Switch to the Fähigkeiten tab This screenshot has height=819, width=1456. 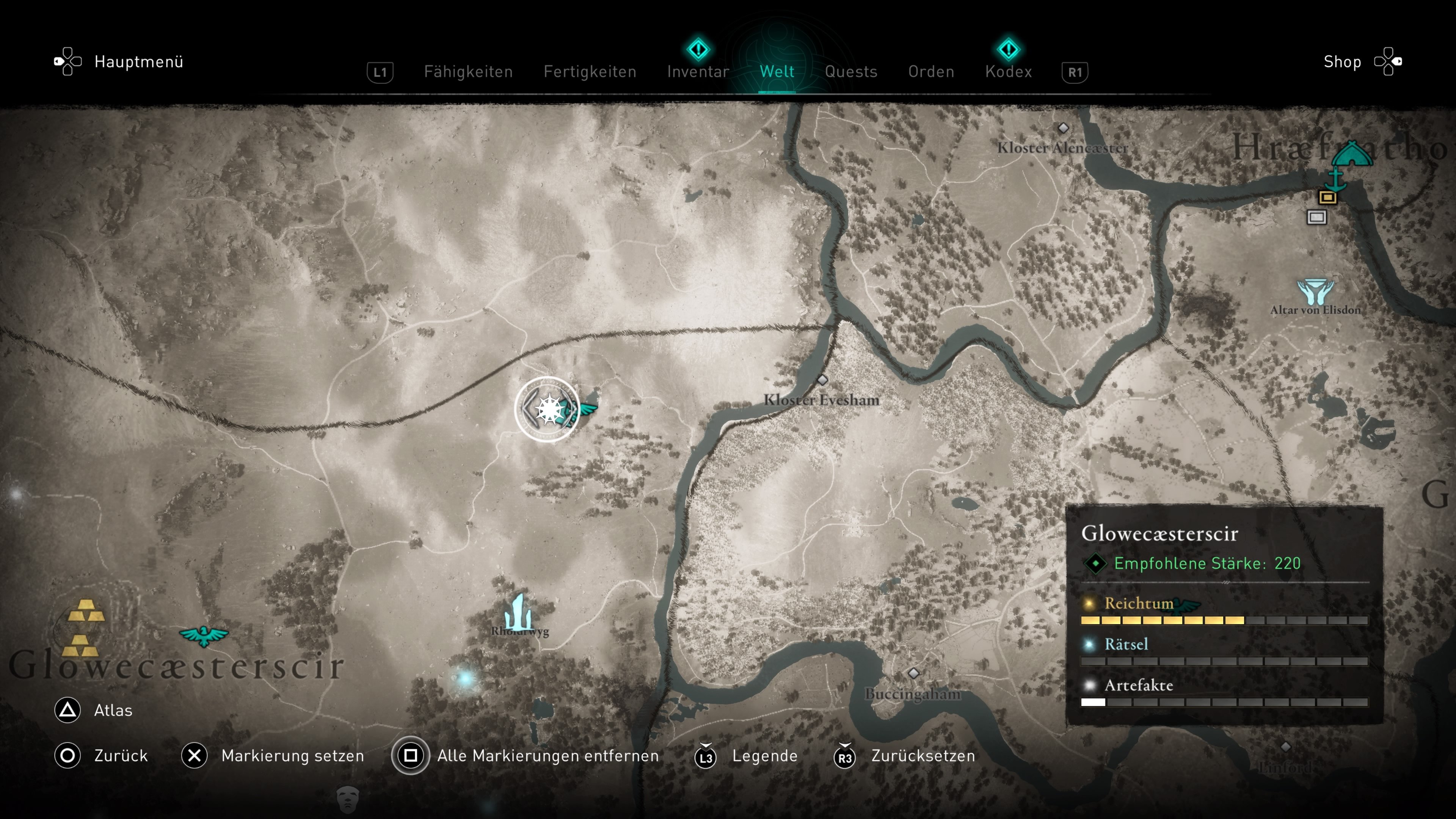468,72
